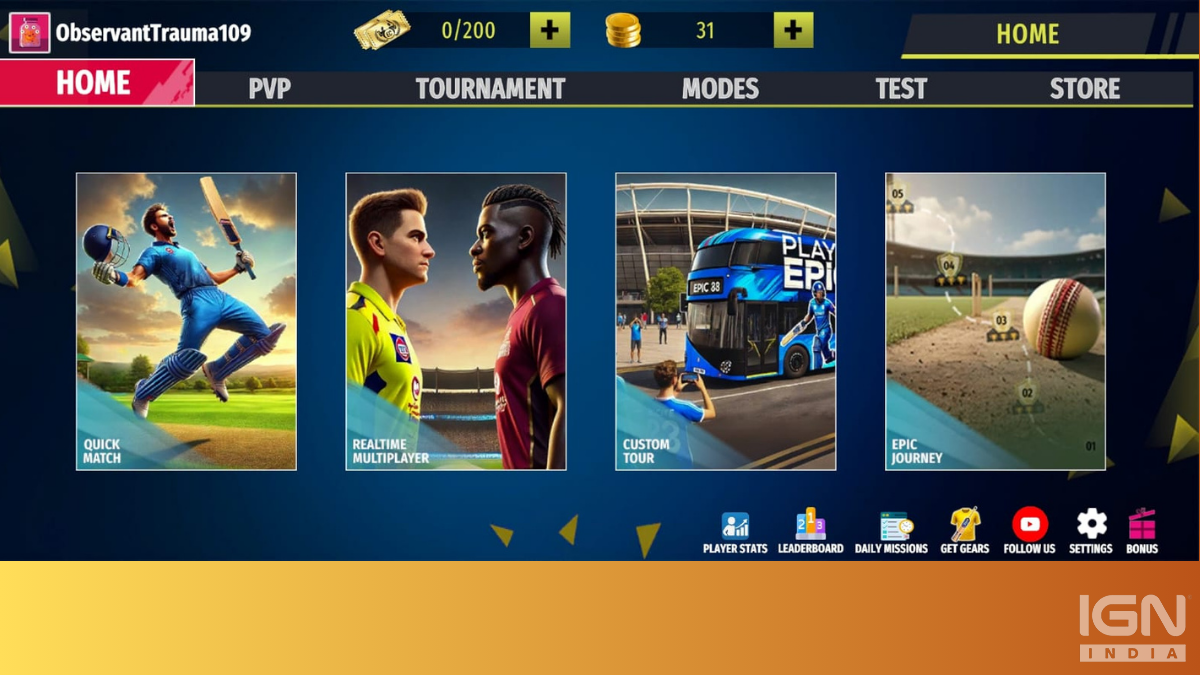Switch to the PVP tab
The height and width of the screenshot is (675, 1200).
pos(269,89)
